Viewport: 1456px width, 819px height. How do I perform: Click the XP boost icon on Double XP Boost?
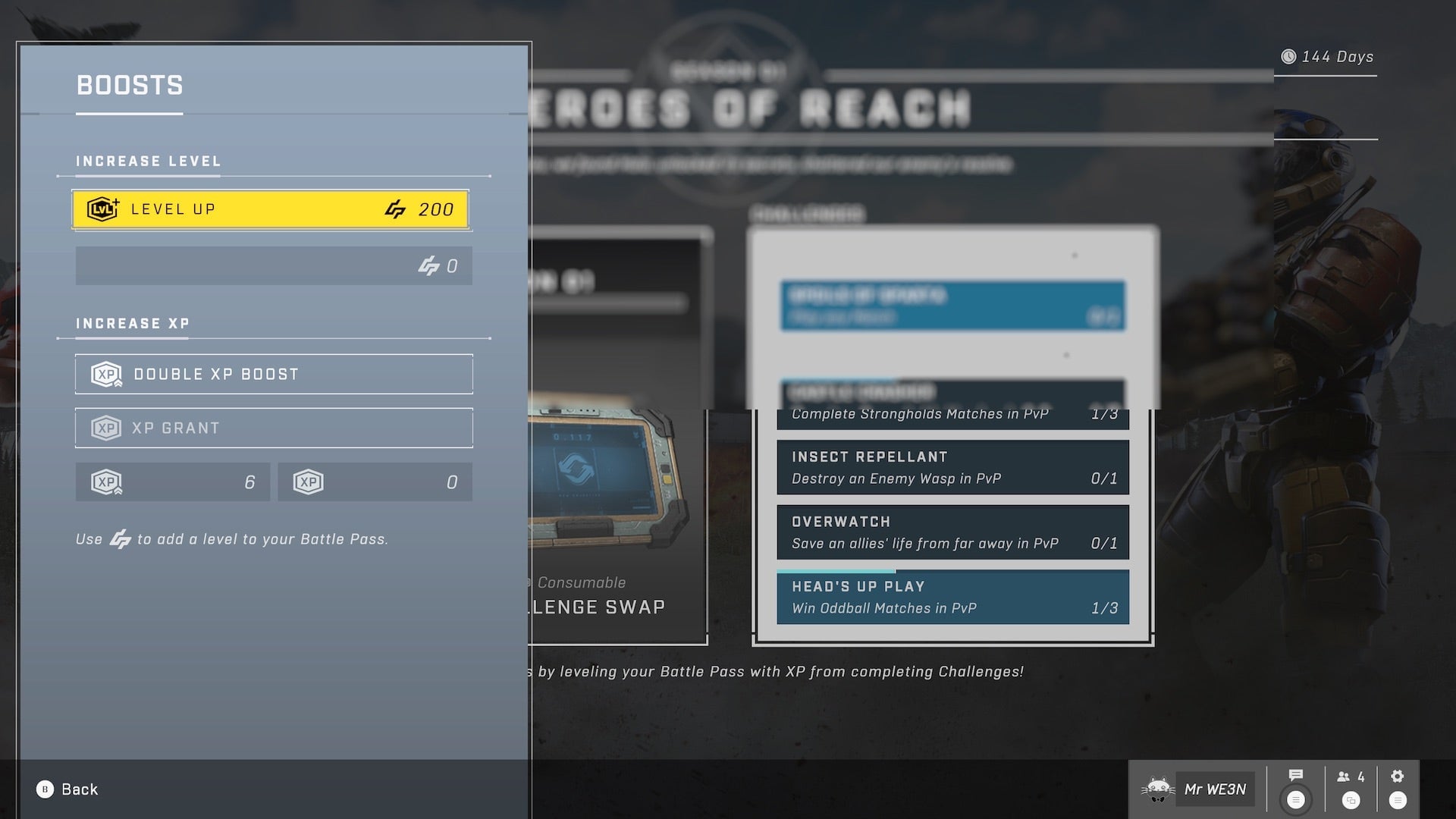[106, 373]
